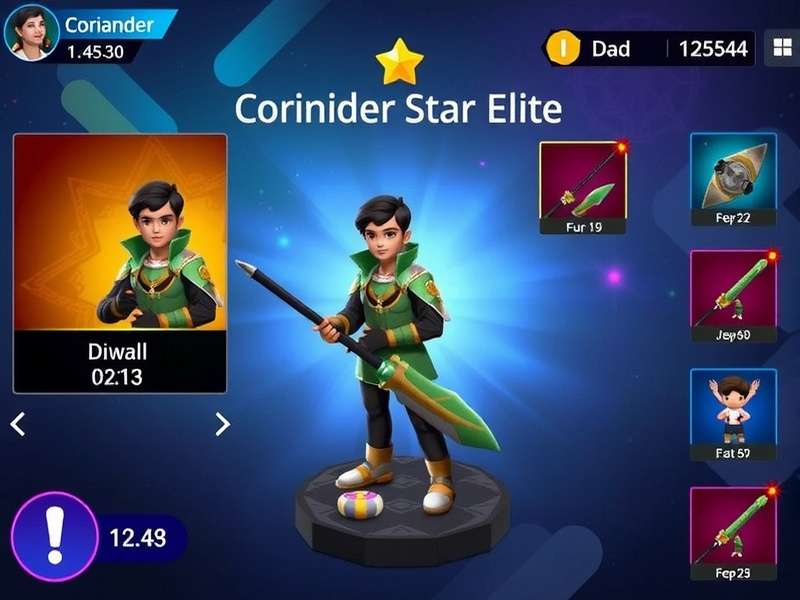The image size is (800, 600).
Task: Click the gold star rank icon
Action: (399, 62)
